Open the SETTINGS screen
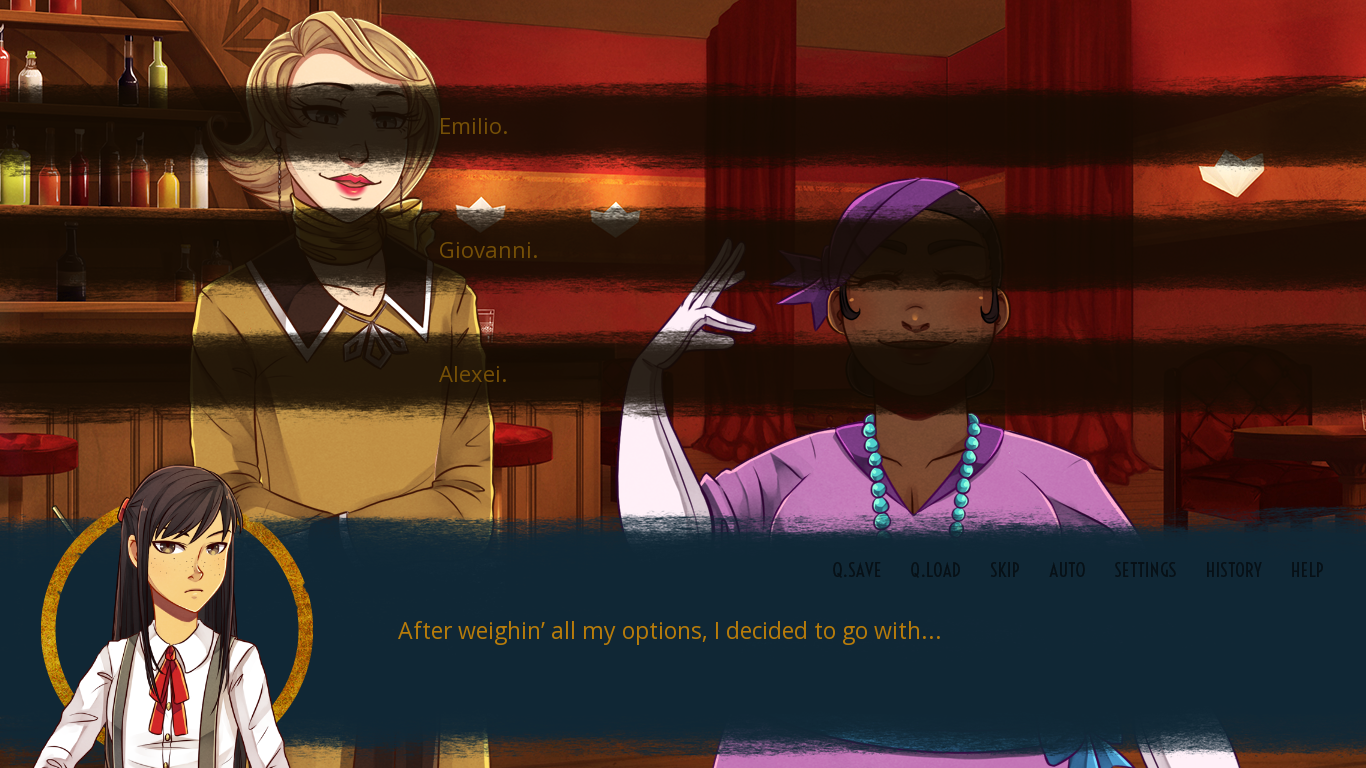 click(1144, 570)
